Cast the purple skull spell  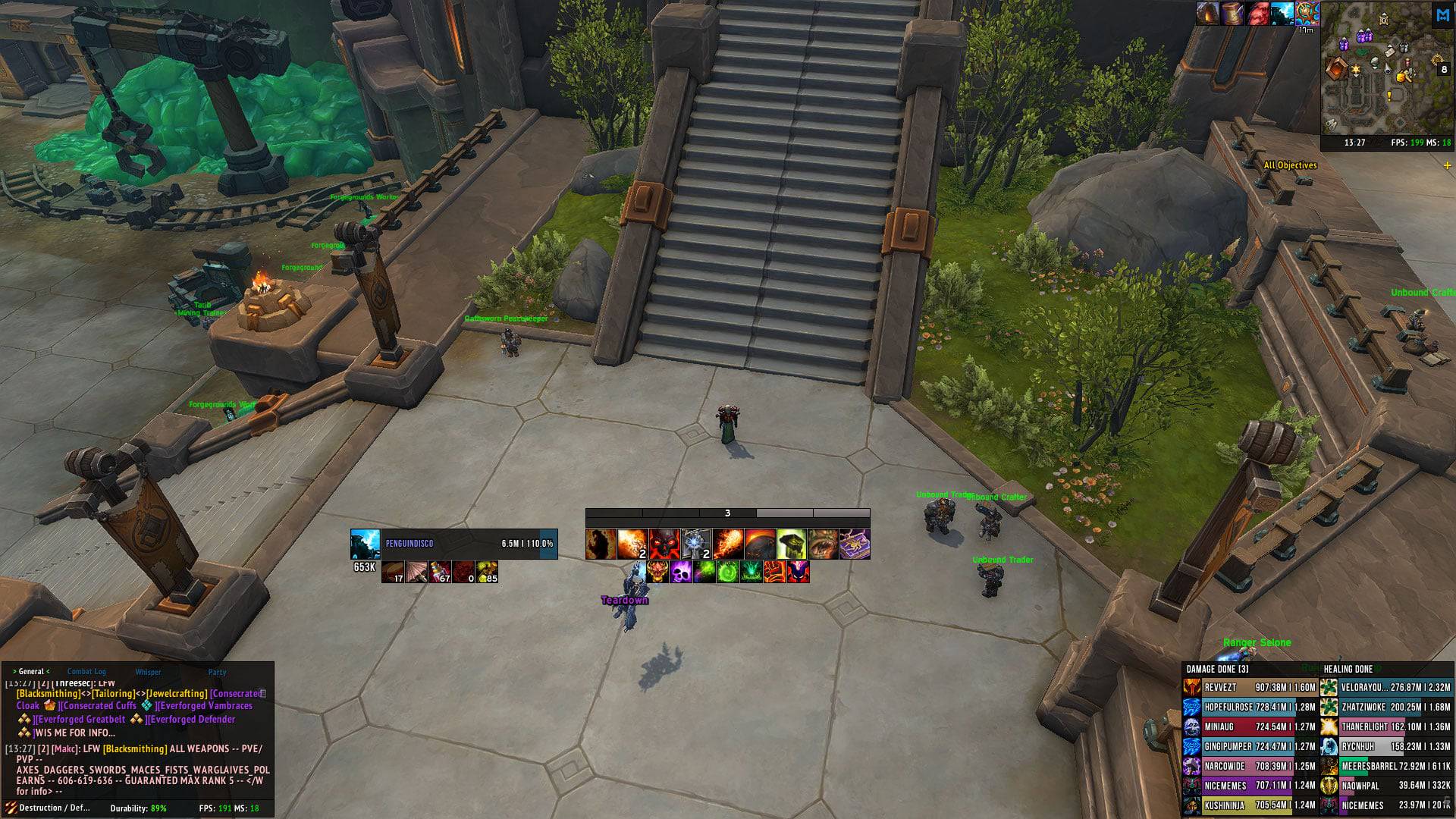[x=680, y=572]
